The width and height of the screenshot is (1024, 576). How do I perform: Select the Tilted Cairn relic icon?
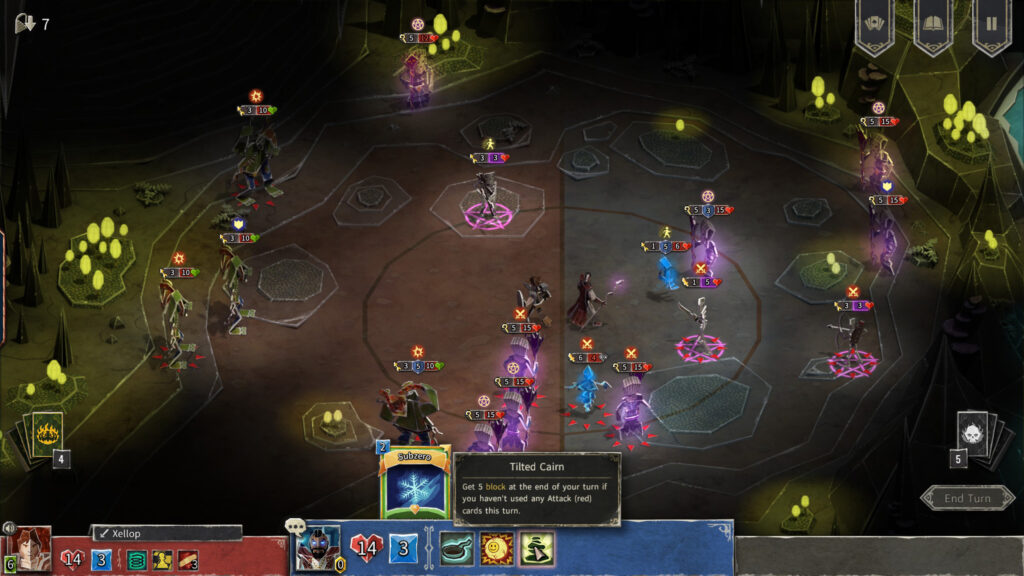pos(537,548)
